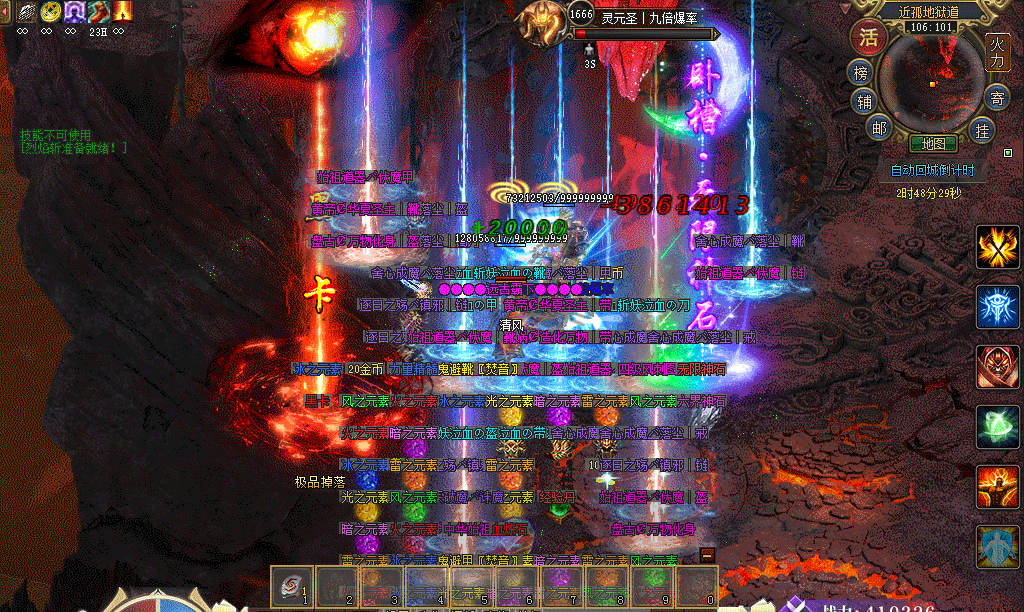Open the 榜 ranking button
Image resolution: width=1024 pixels, height=612 pixels.
[861, 73]
